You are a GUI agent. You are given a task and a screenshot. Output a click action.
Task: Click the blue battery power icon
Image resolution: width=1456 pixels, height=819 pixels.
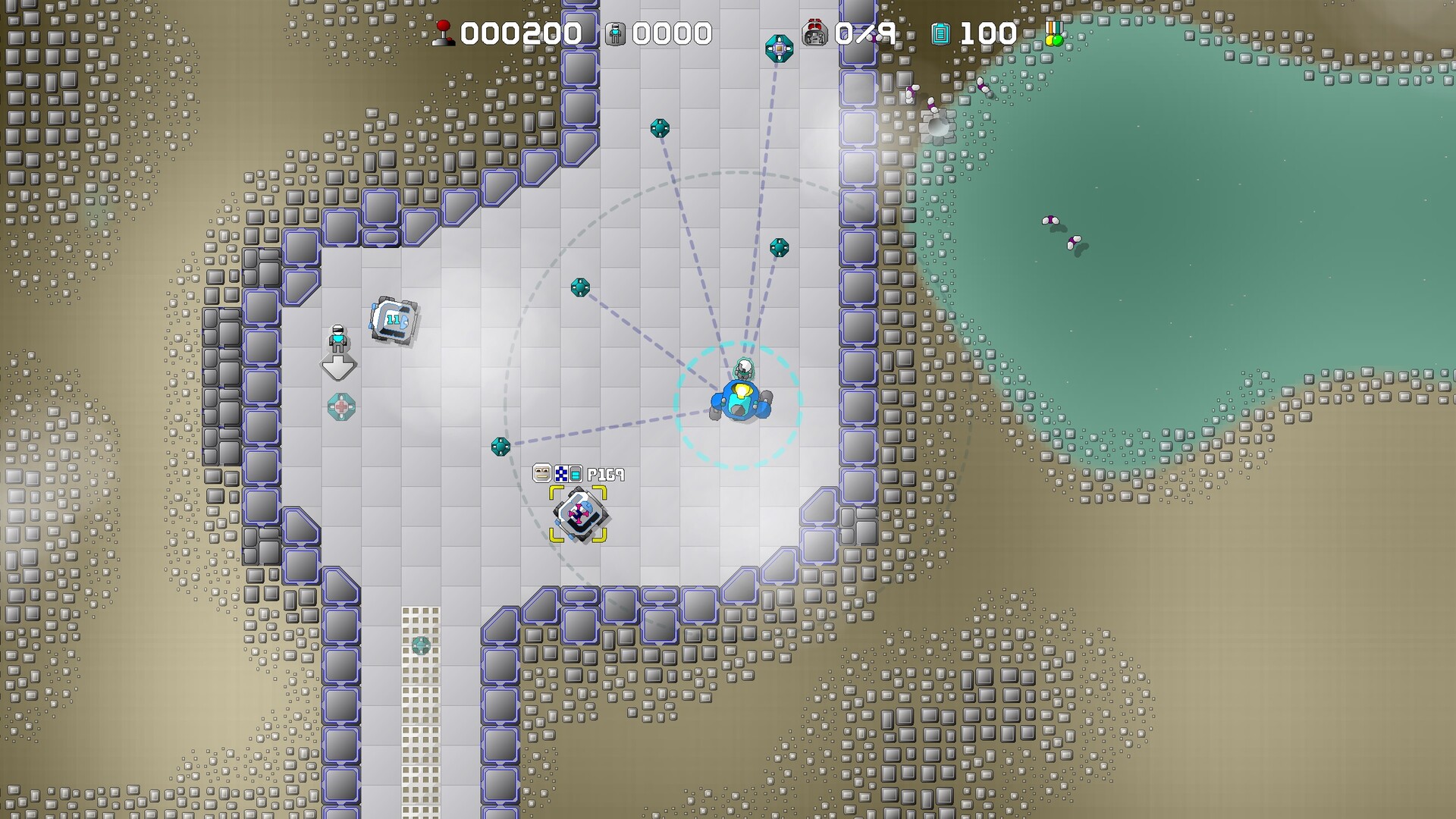coord(940,34)
